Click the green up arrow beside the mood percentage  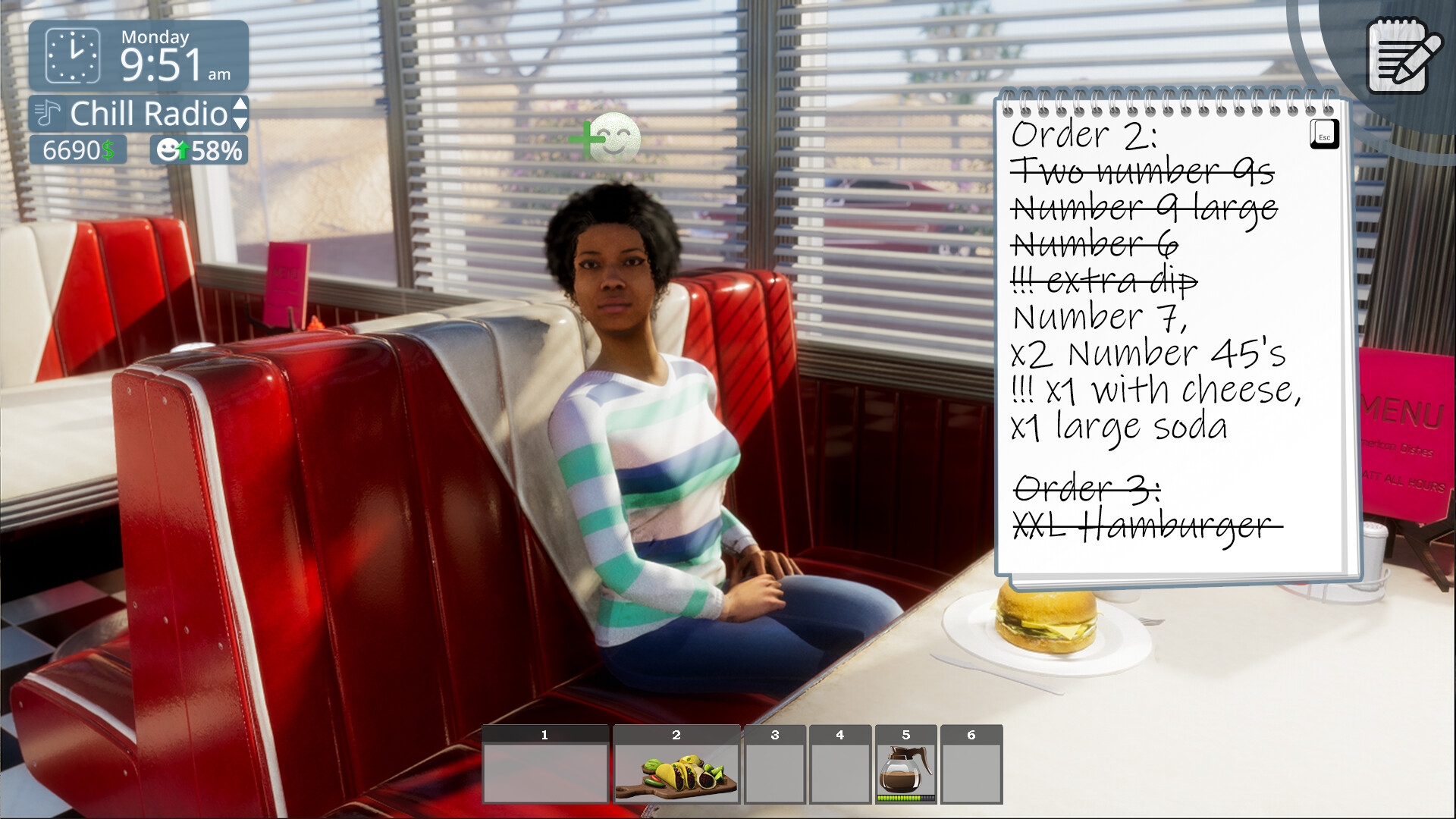pyautogui.click(x=184, y=149)
